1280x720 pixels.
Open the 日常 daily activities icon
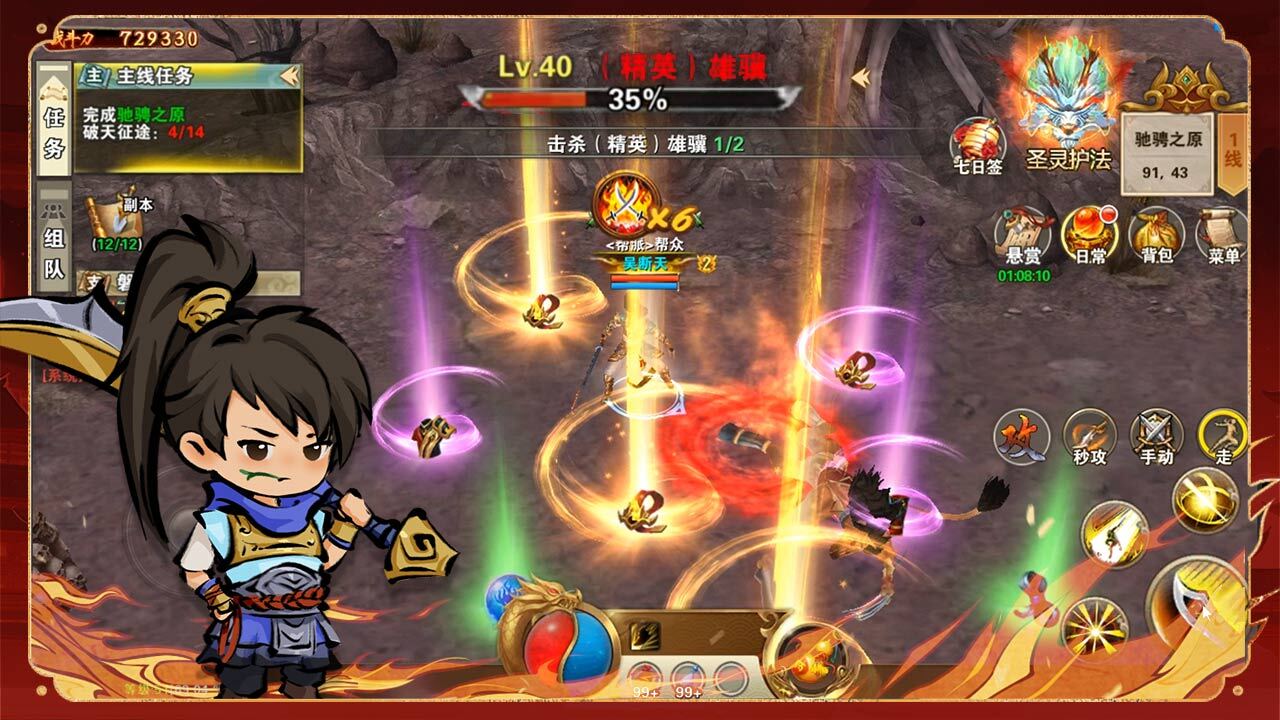click(x=1089, y=236)
